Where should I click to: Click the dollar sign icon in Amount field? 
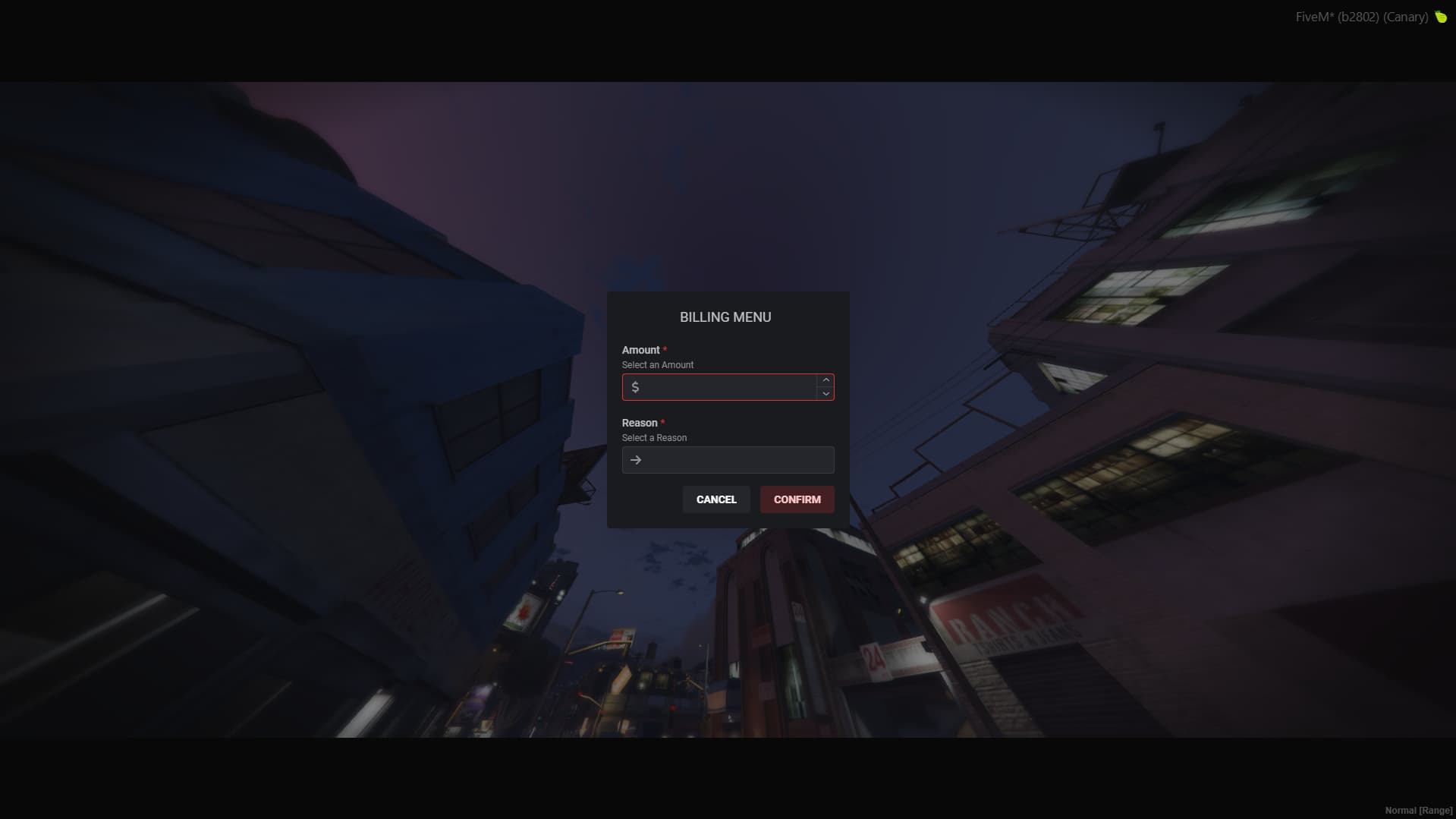pos(636,387)
